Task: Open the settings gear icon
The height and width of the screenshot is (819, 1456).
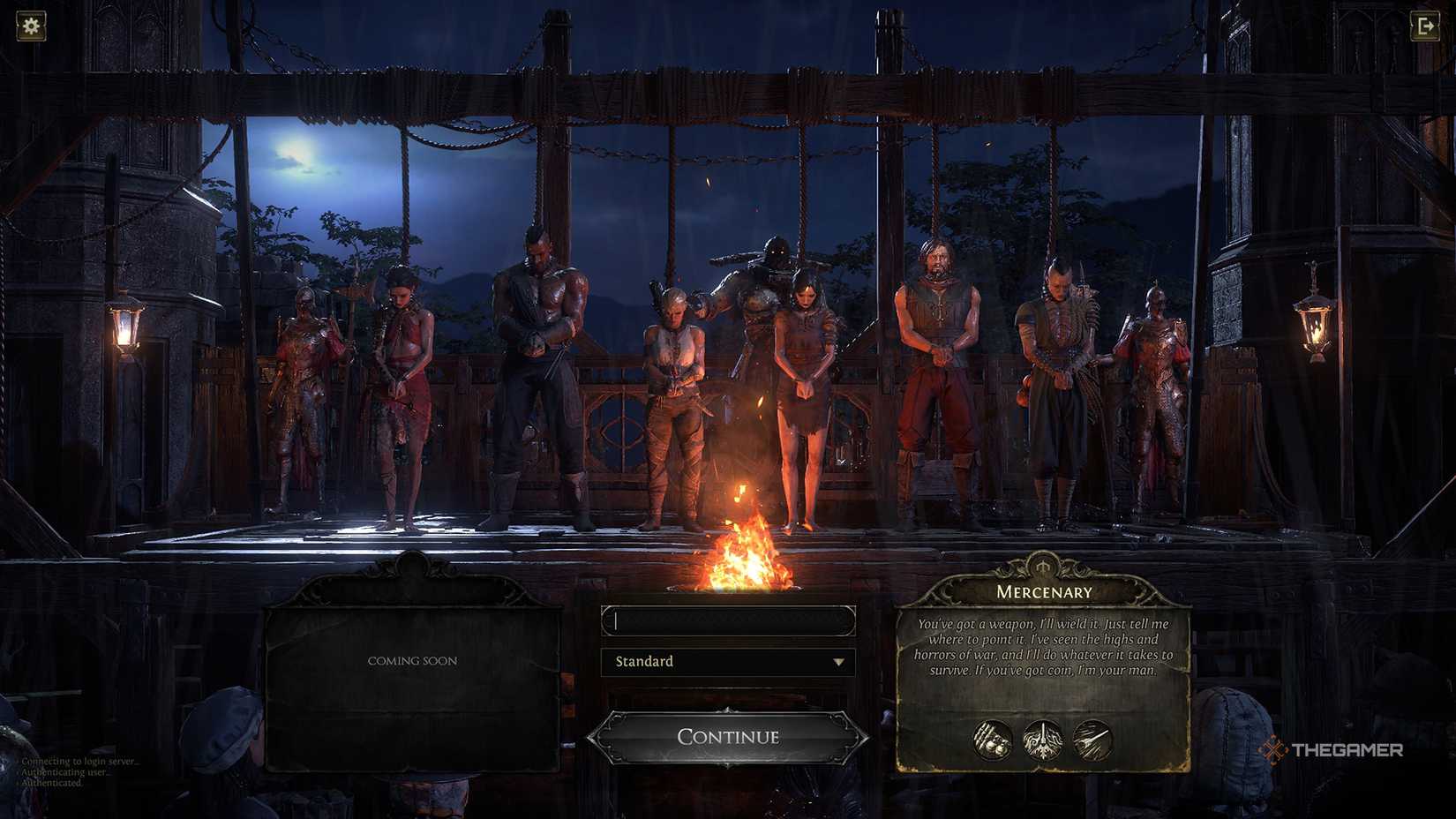Action: pyautogui.click(x=30, y=25)
